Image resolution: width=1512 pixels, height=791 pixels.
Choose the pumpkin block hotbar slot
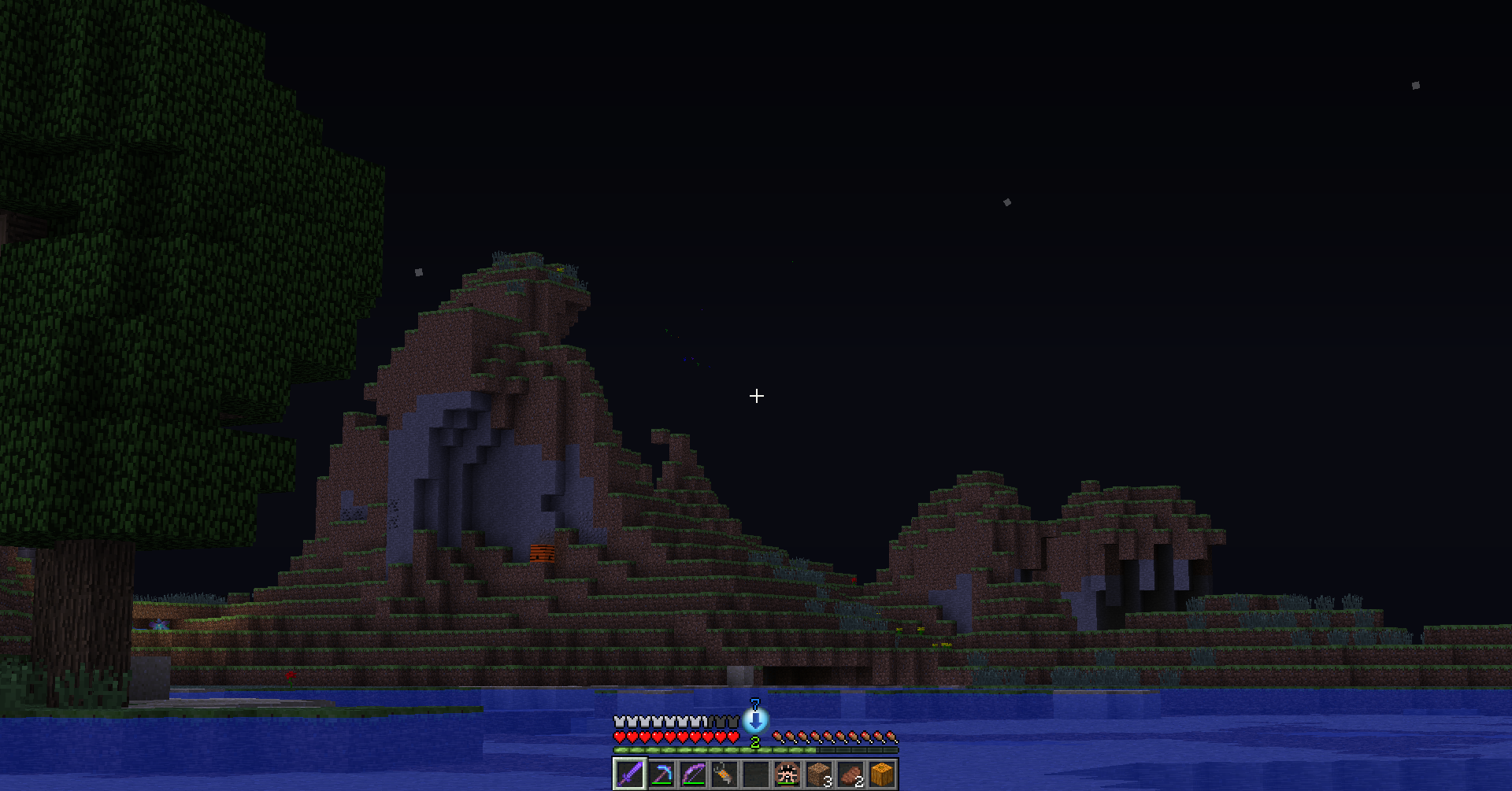pos(882,774)
